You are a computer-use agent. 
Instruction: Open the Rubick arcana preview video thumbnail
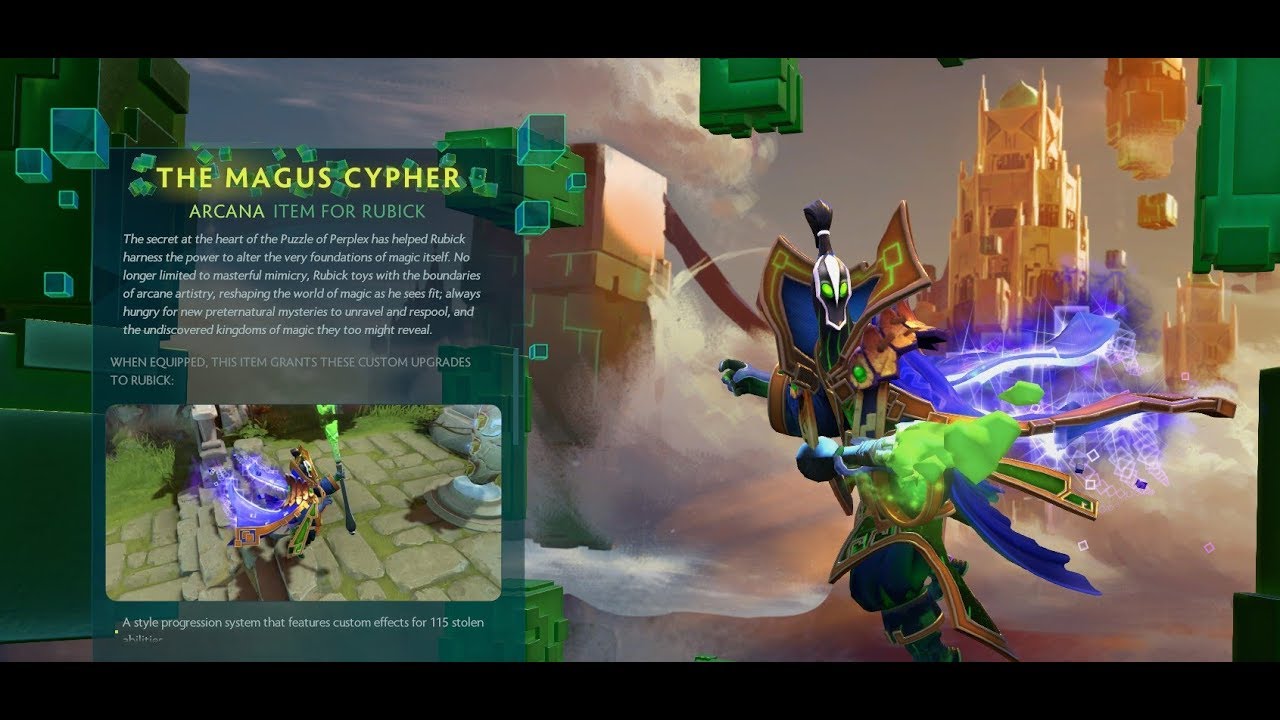[x=303, y=502]
